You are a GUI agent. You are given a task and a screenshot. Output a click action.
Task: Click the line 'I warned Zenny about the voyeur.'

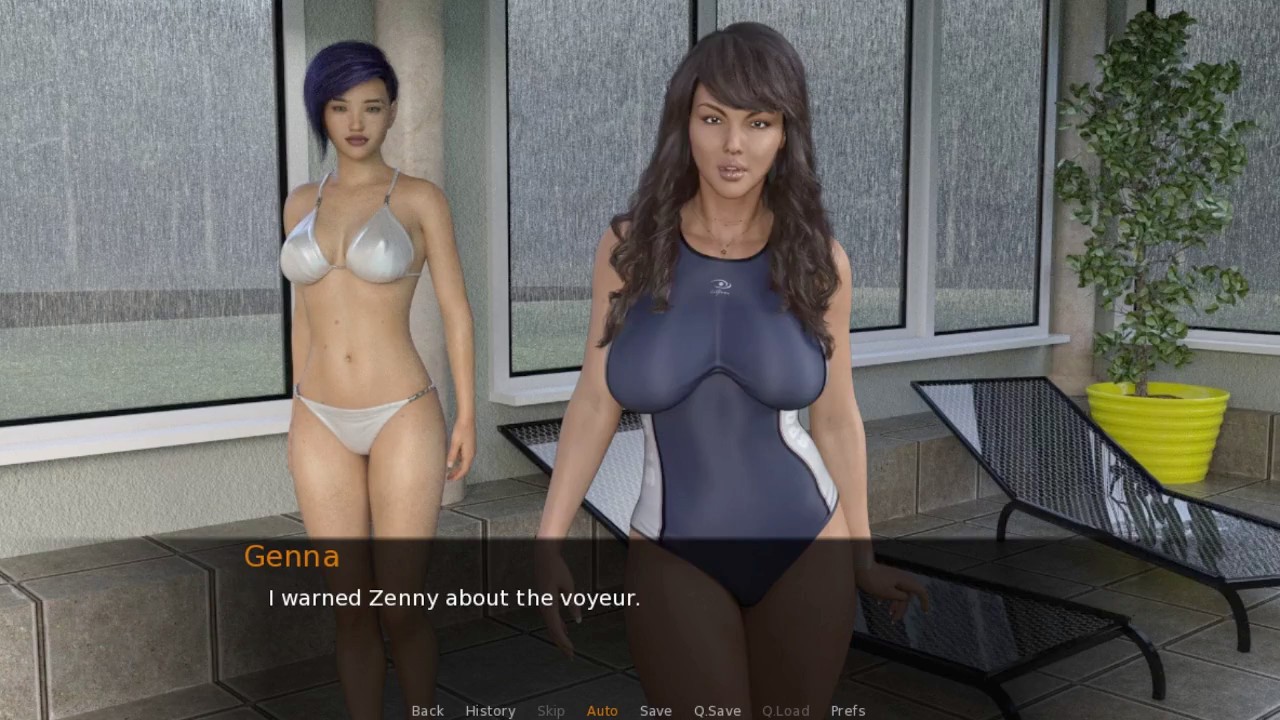453,598
